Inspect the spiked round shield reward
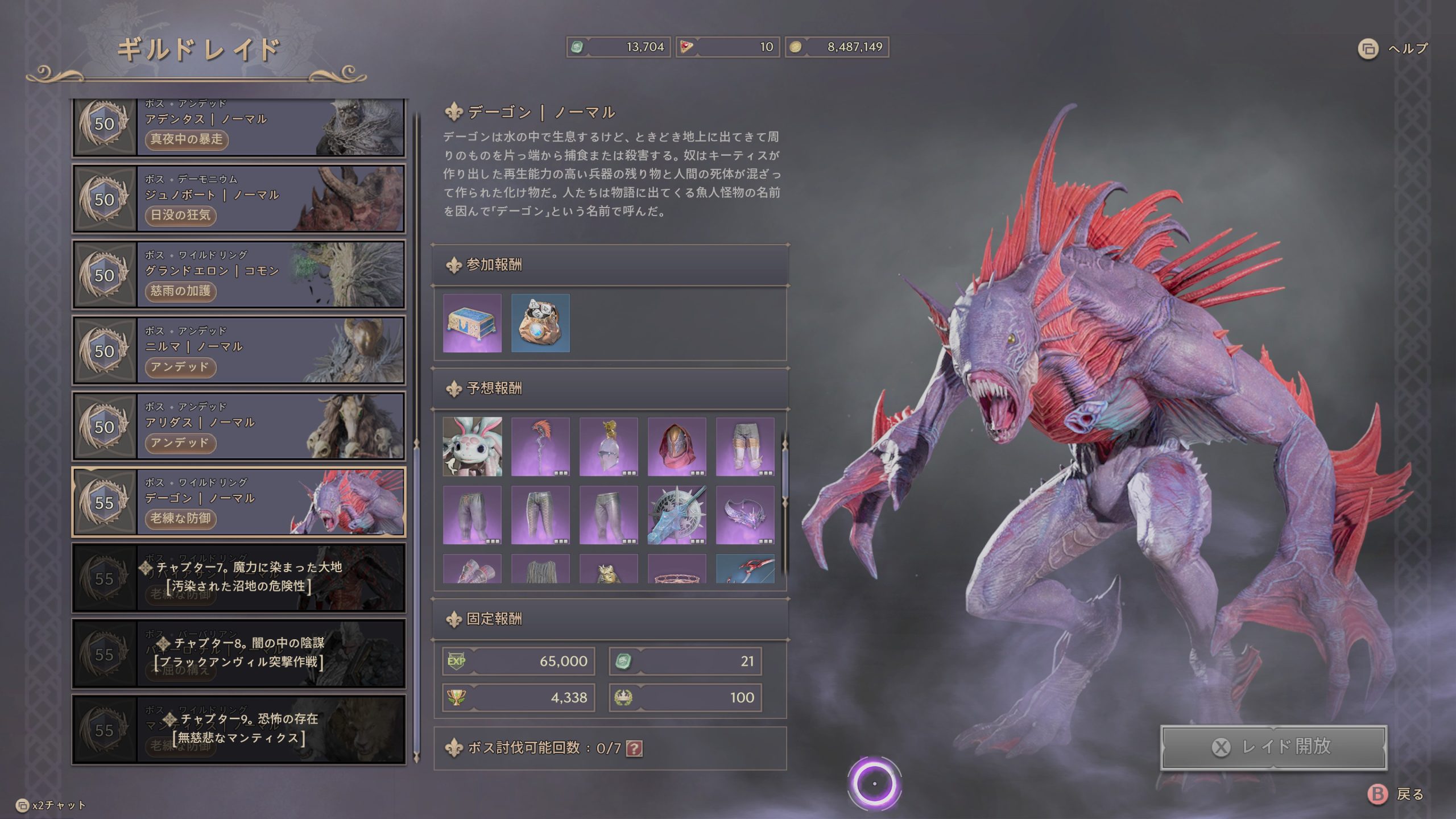 point(677,515)
